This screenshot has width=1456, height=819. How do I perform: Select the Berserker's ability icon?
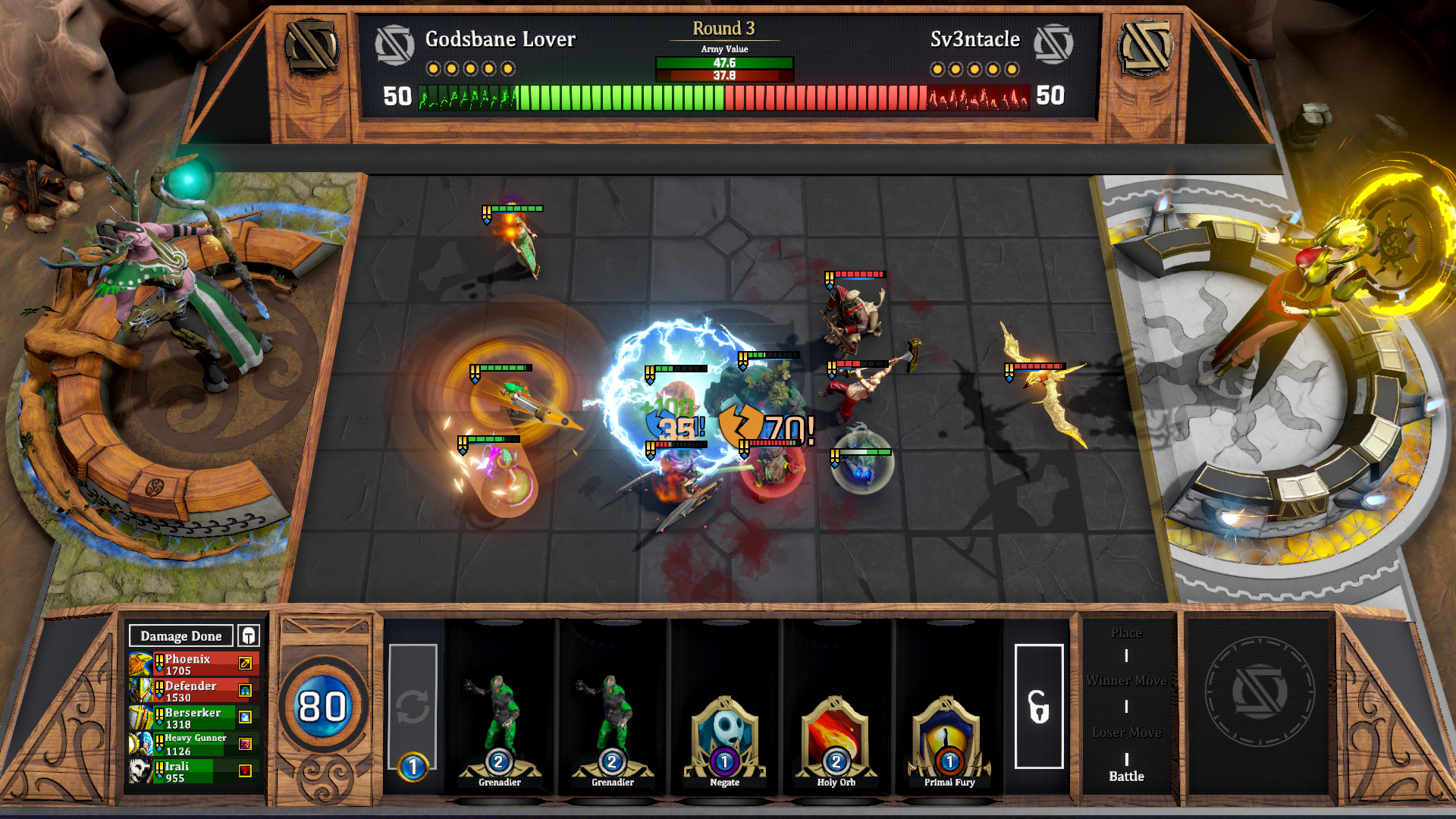[x=244, y=715]
